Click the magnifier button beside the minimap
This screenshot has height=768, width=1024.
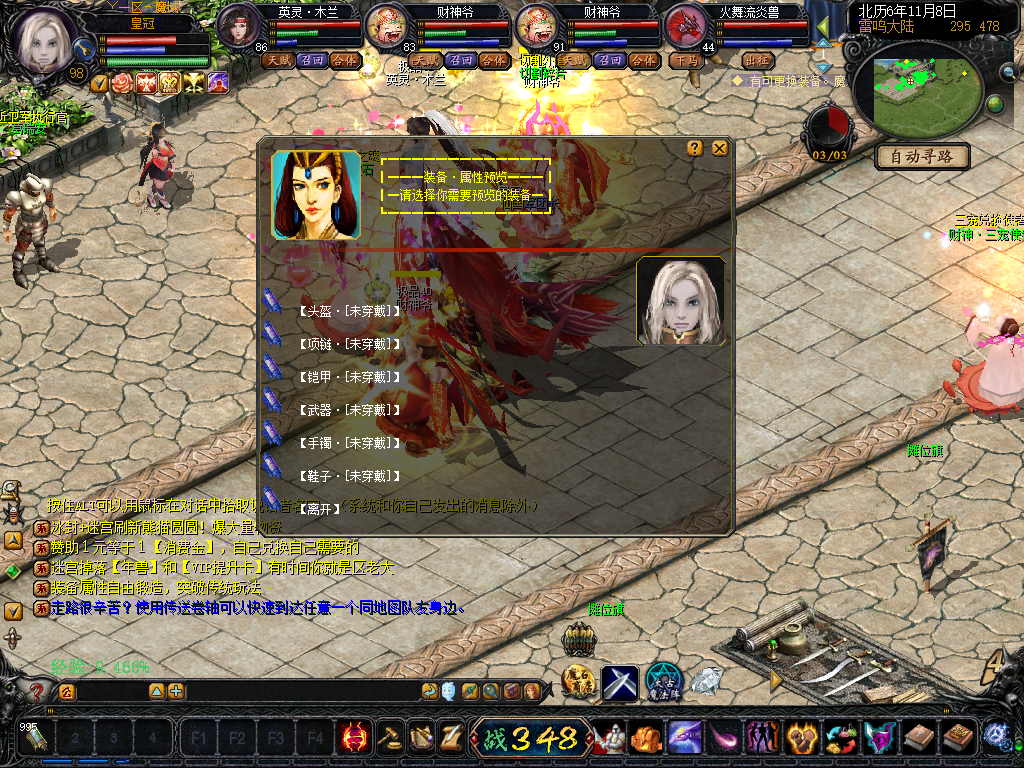[x=1006, y=72]
